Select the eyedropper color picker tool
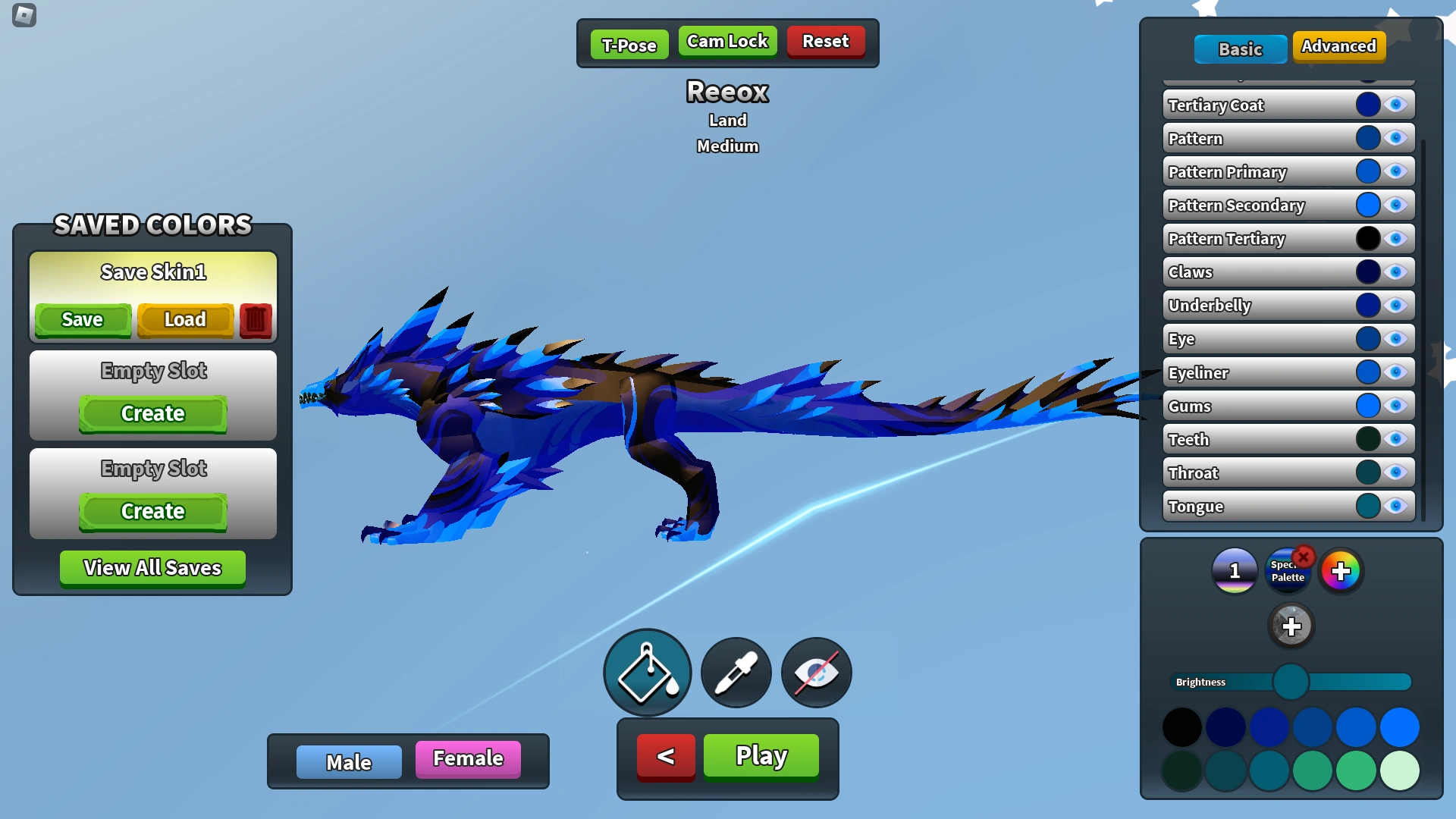The image size is (1456, 819). click(735, 673)
